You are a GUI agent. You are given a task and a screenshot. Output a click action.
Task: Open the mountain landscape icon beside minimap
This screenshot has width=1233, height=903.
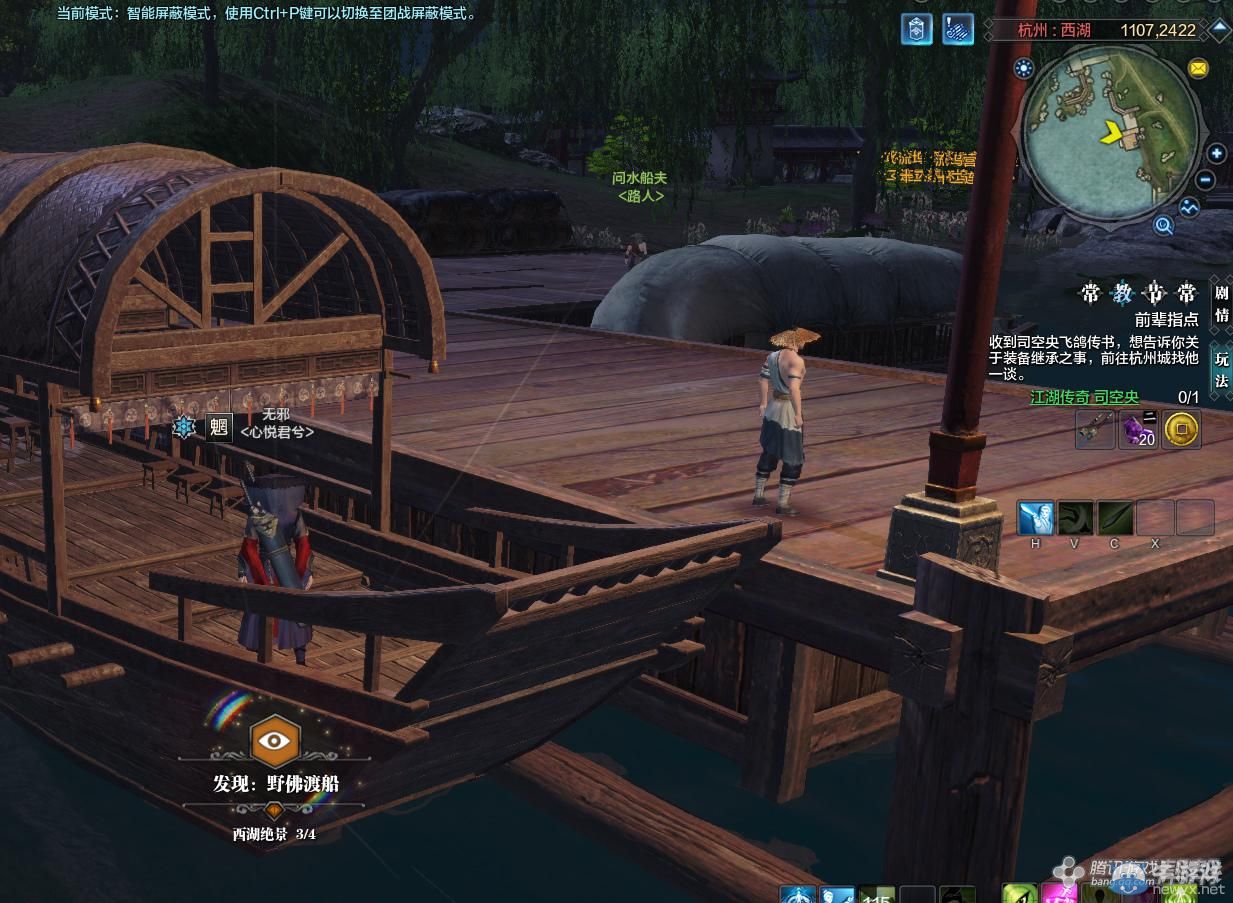[1189, 208]
